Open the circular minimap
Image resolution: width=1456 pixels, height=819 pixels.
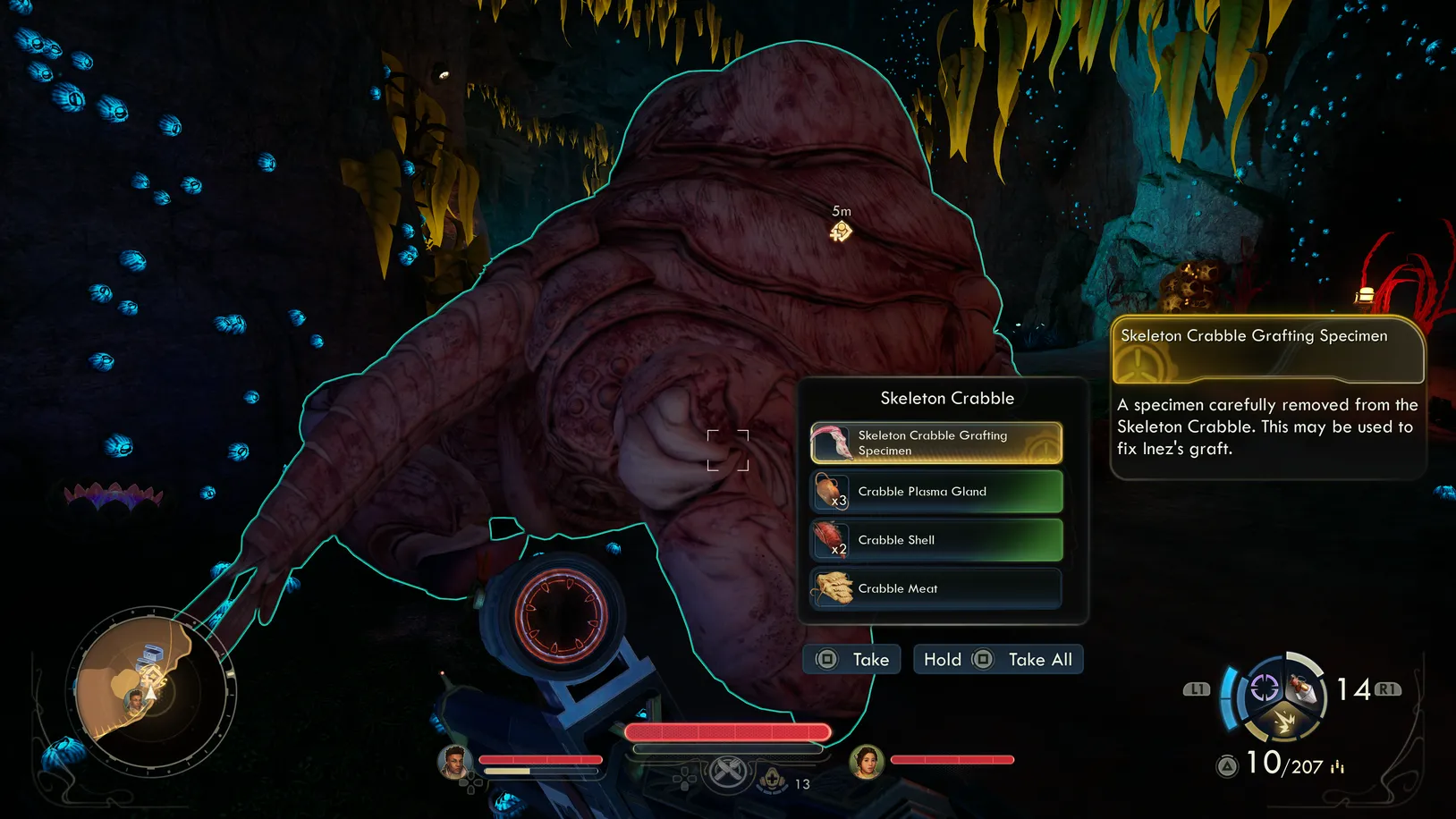151,691
